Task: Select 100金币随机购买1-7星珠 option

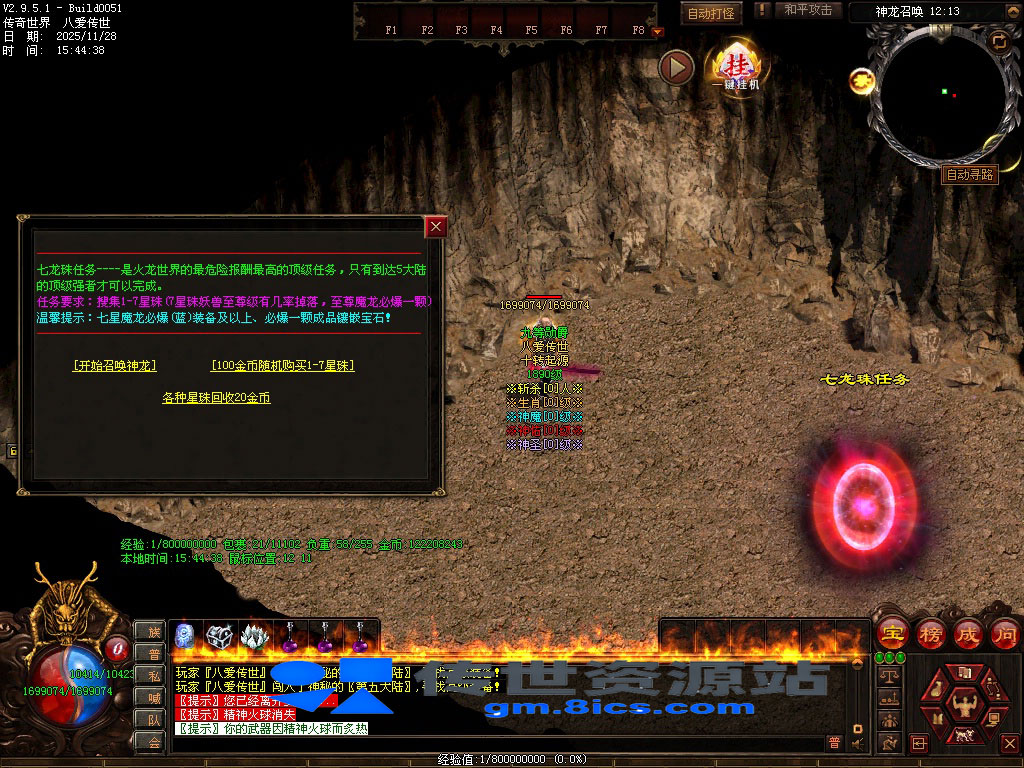Action: tap(282, 366)
